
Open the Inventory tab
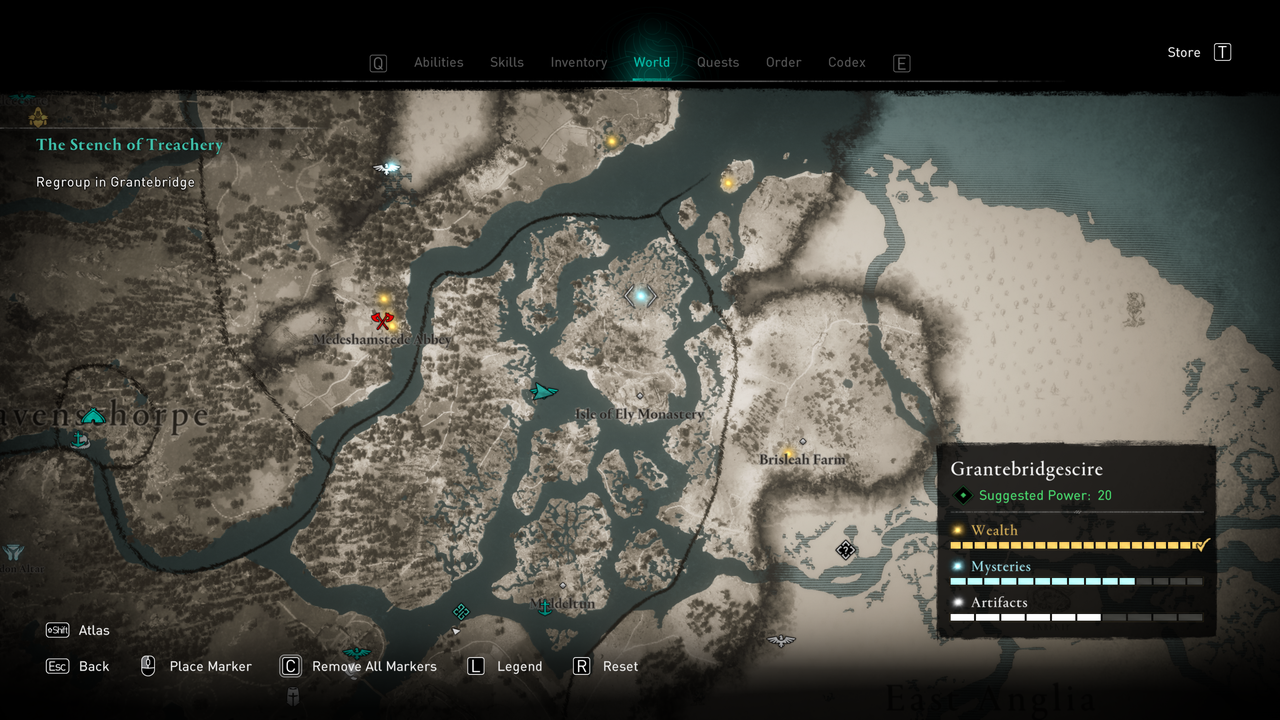tap(578, 62)
